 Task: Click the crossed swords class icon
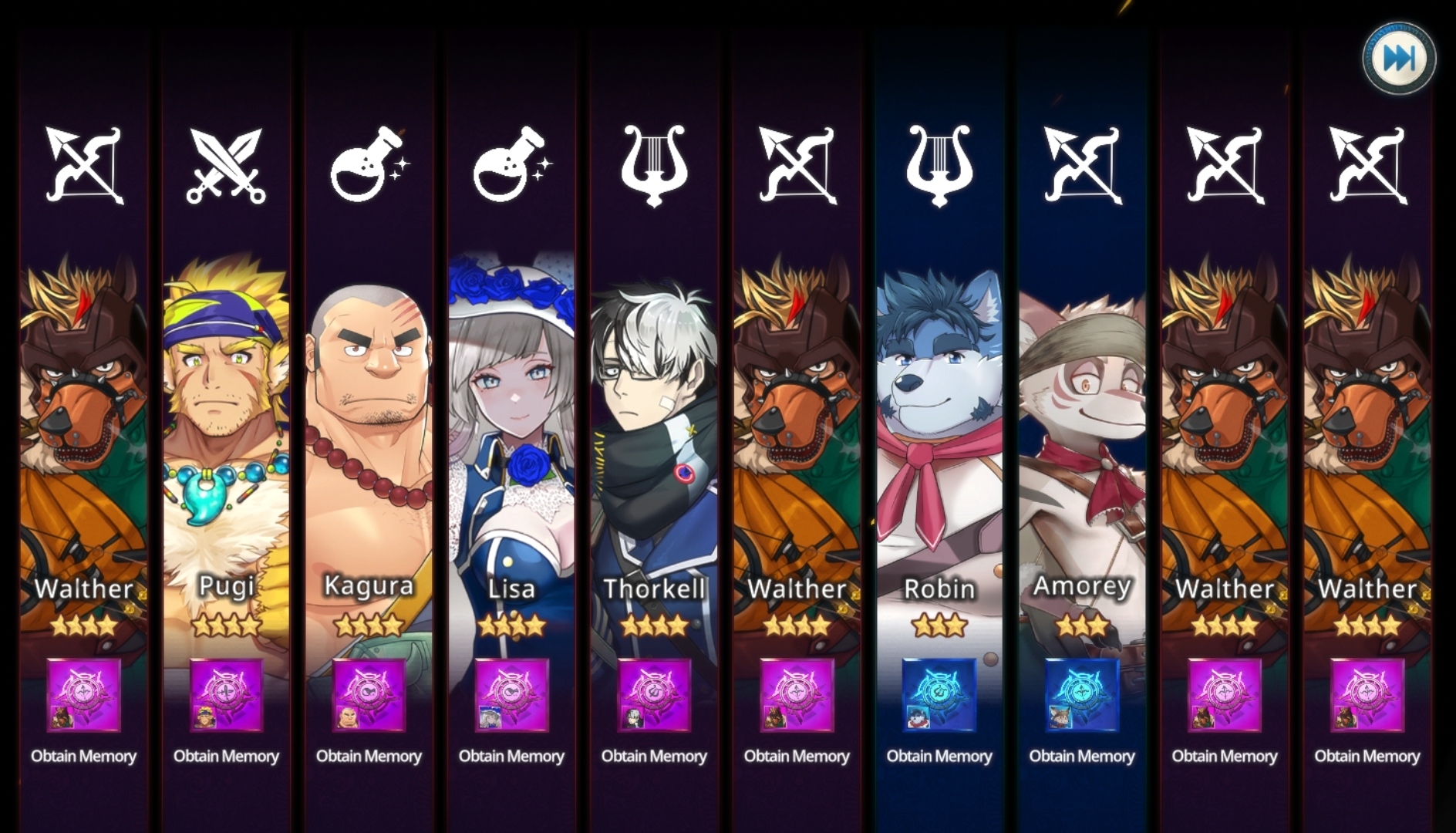pyautogui.click(x=226, y=166)
